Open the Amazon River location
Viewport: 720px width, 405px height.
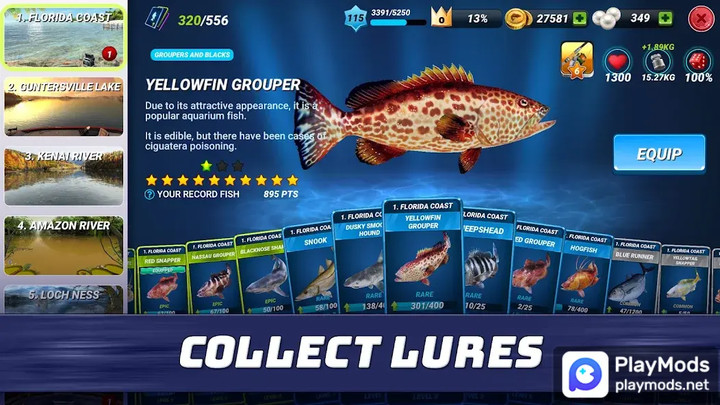coord(64,244)
